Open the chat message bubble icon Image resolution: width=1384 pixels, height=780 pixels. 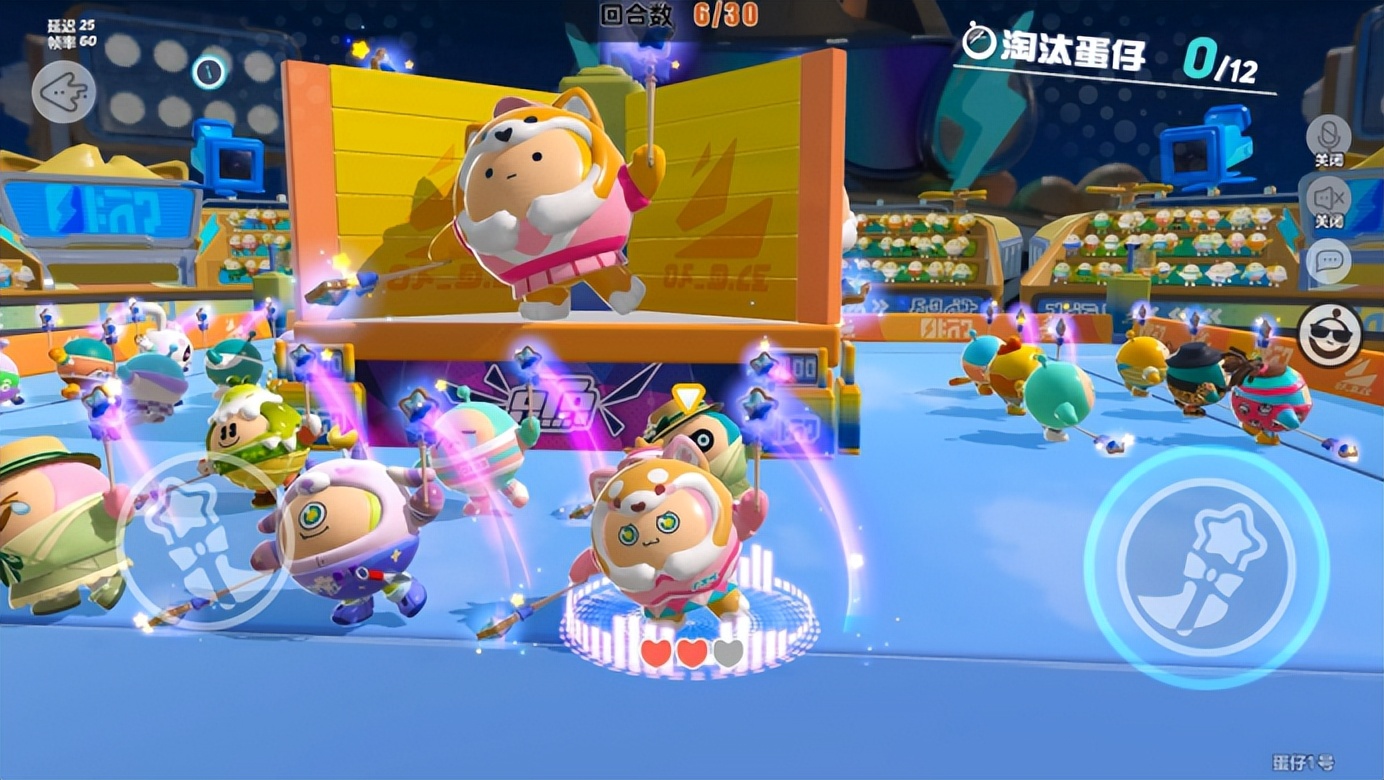pos(1330,260)
